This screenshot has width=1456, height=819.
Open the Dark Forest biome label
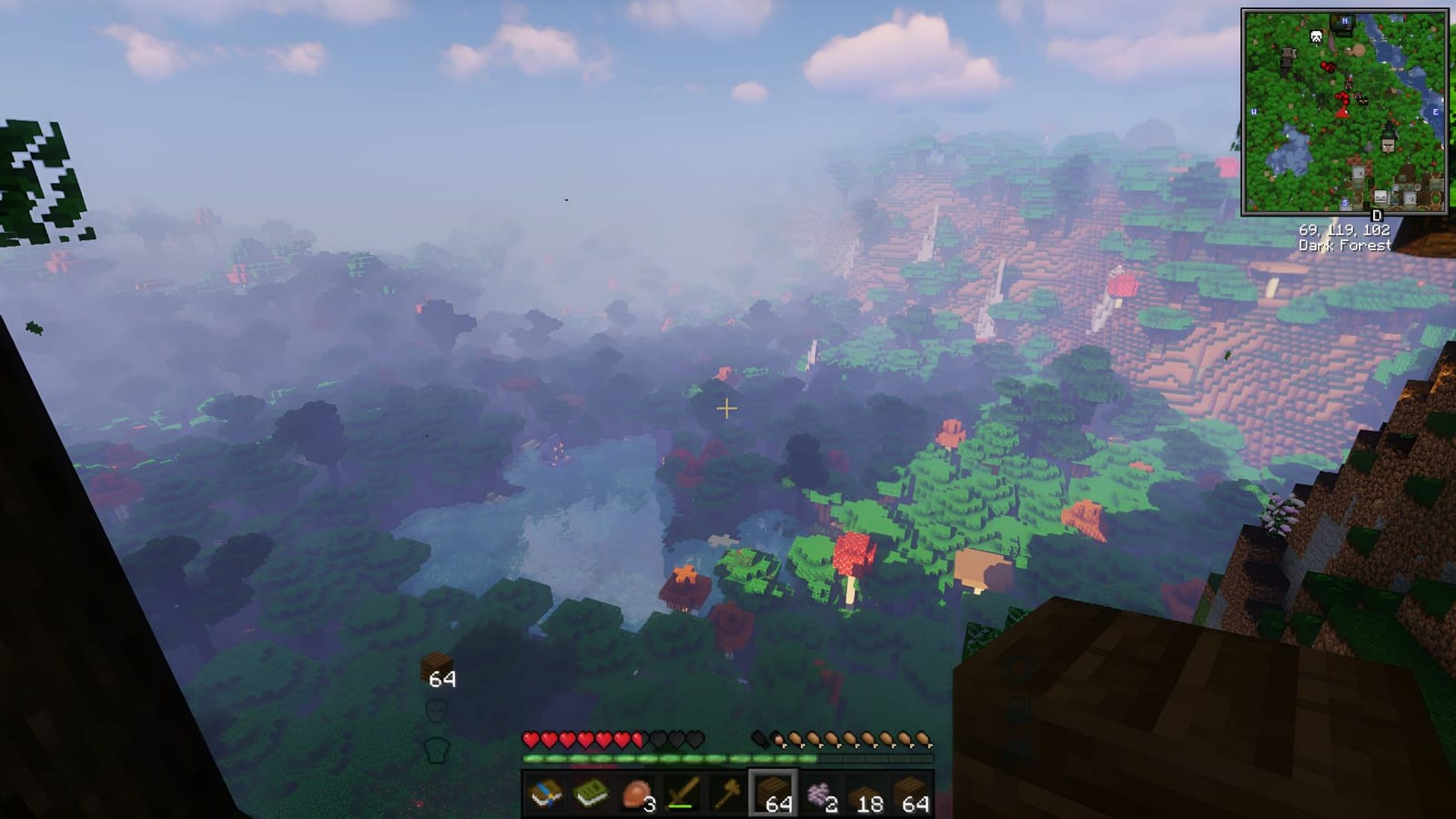pos(1344,245)
